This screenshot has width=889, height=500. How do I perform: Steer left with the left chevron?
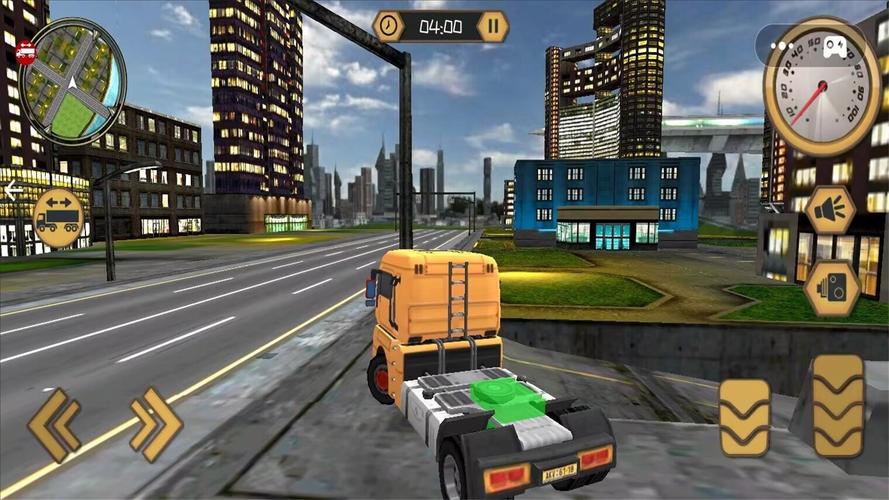(x=55, y=425)
